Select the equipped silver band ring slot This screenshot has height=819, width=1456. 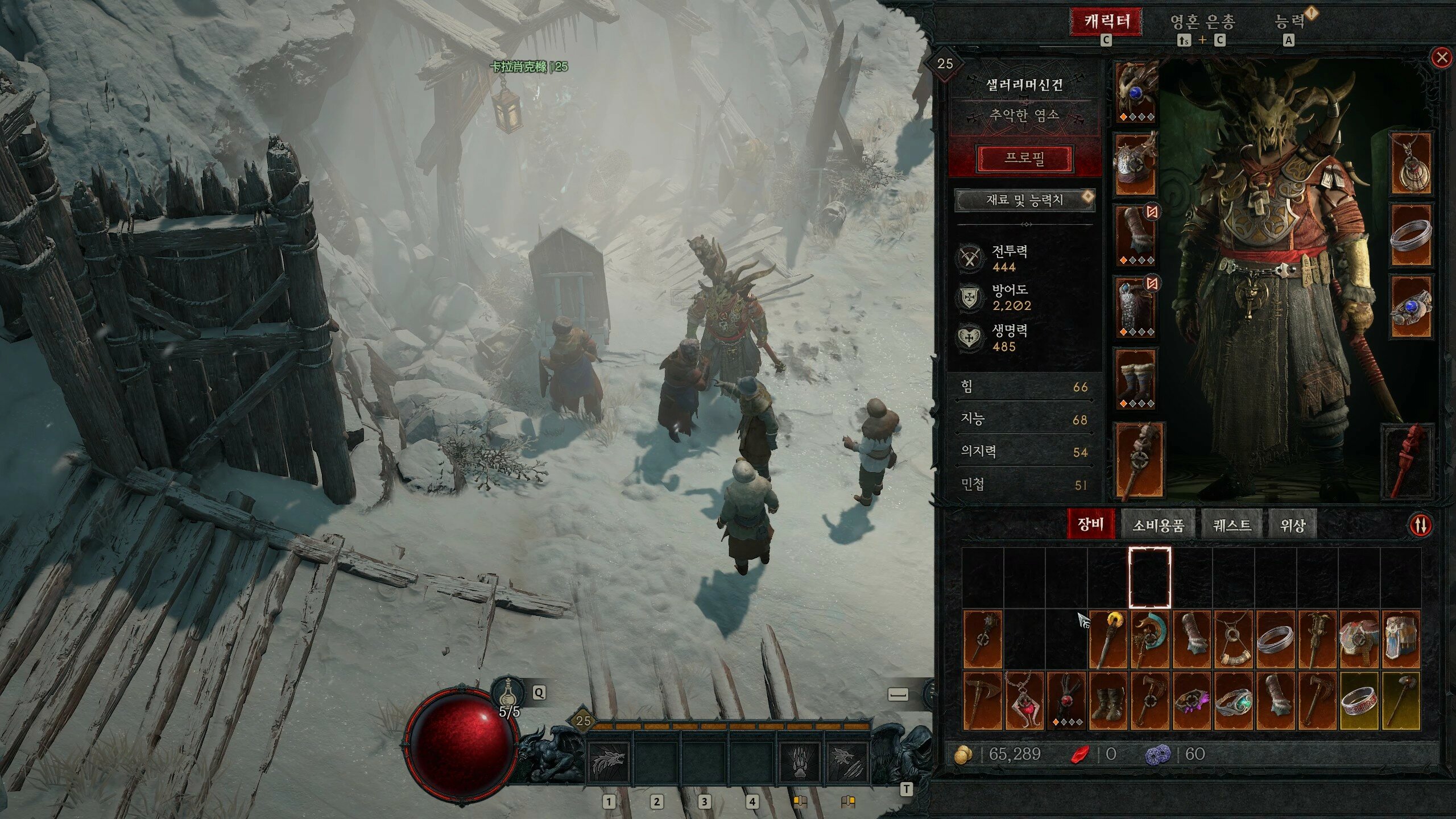[1411, 235]
